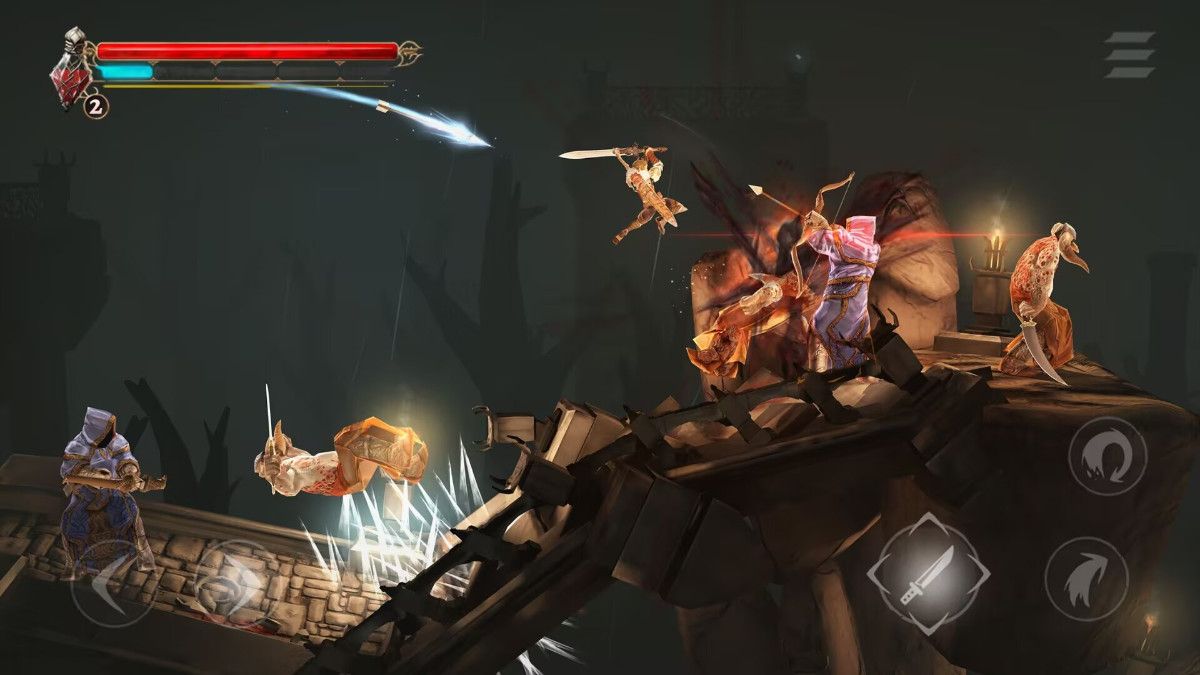
Task: Use the red health potion icon
Action: (72, 81)
